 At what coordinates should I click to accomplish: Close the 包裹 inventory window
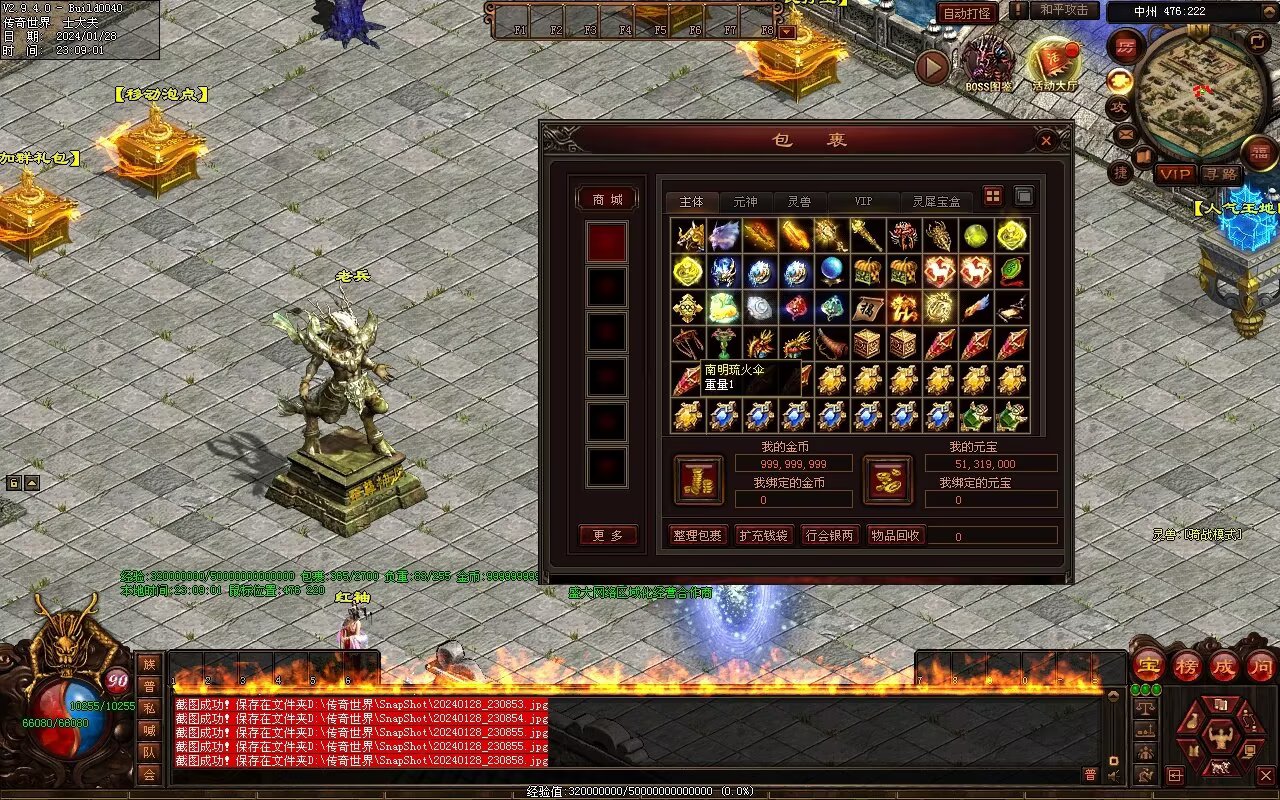tap(1046, 141)
